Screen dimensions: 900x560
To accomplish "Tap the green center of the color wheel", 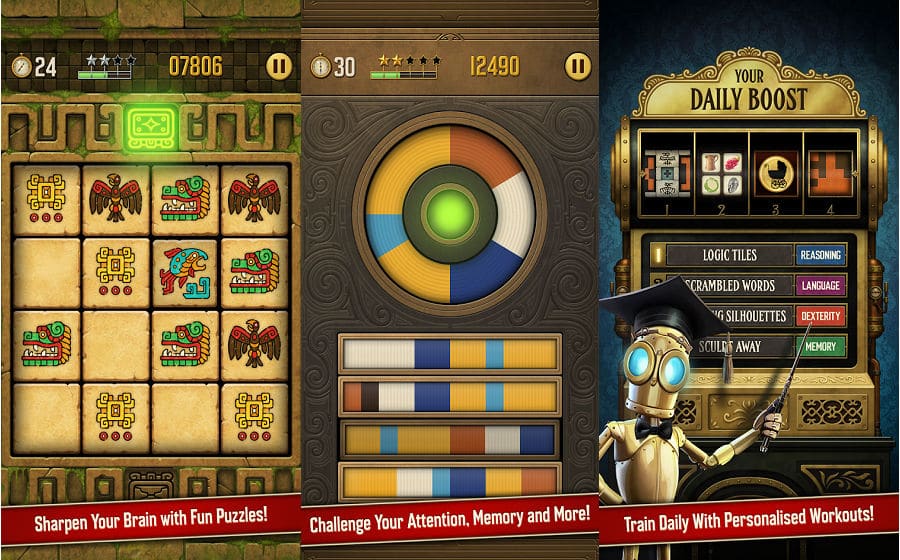I will 449,215.
